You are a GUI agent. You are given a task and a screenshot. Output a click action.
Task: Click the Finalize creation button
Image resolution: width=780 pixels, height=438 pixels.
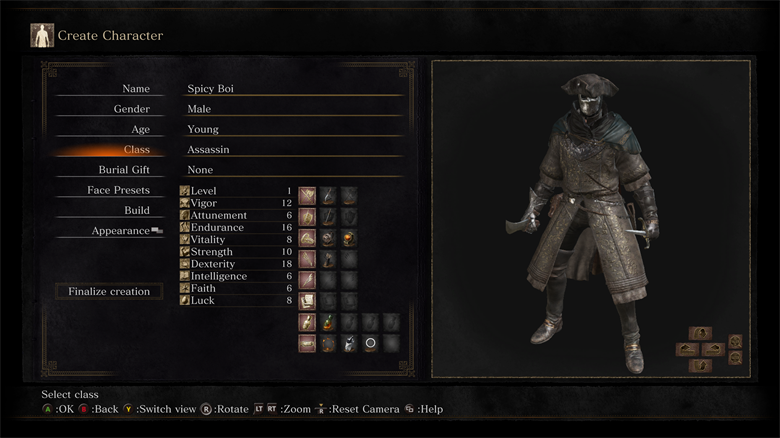pyautogui.click(x=109, y=292)
